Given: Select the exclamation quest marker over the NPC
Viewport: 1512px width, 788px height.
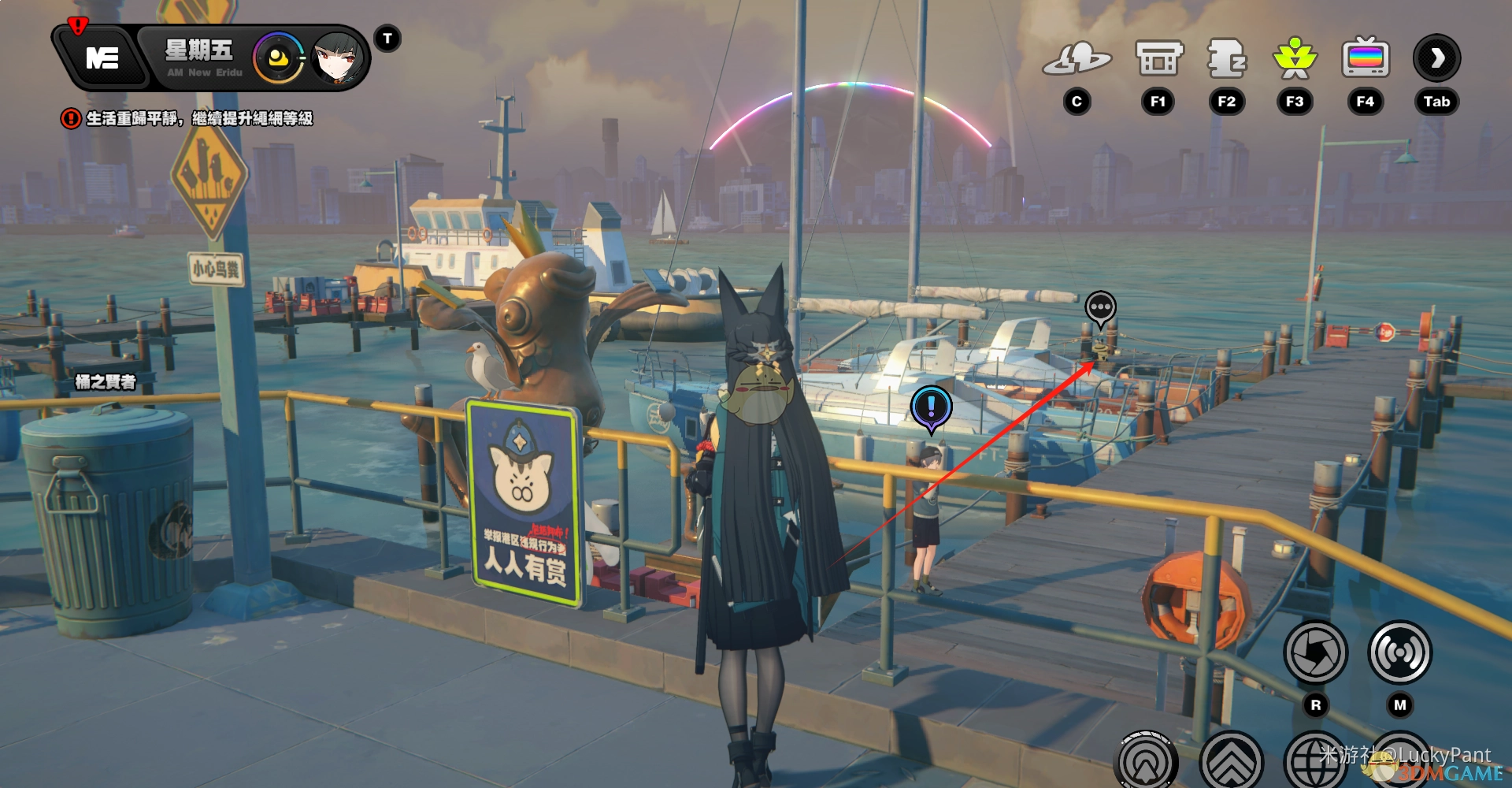Looking at the screenshot, I should pos(931,407).
